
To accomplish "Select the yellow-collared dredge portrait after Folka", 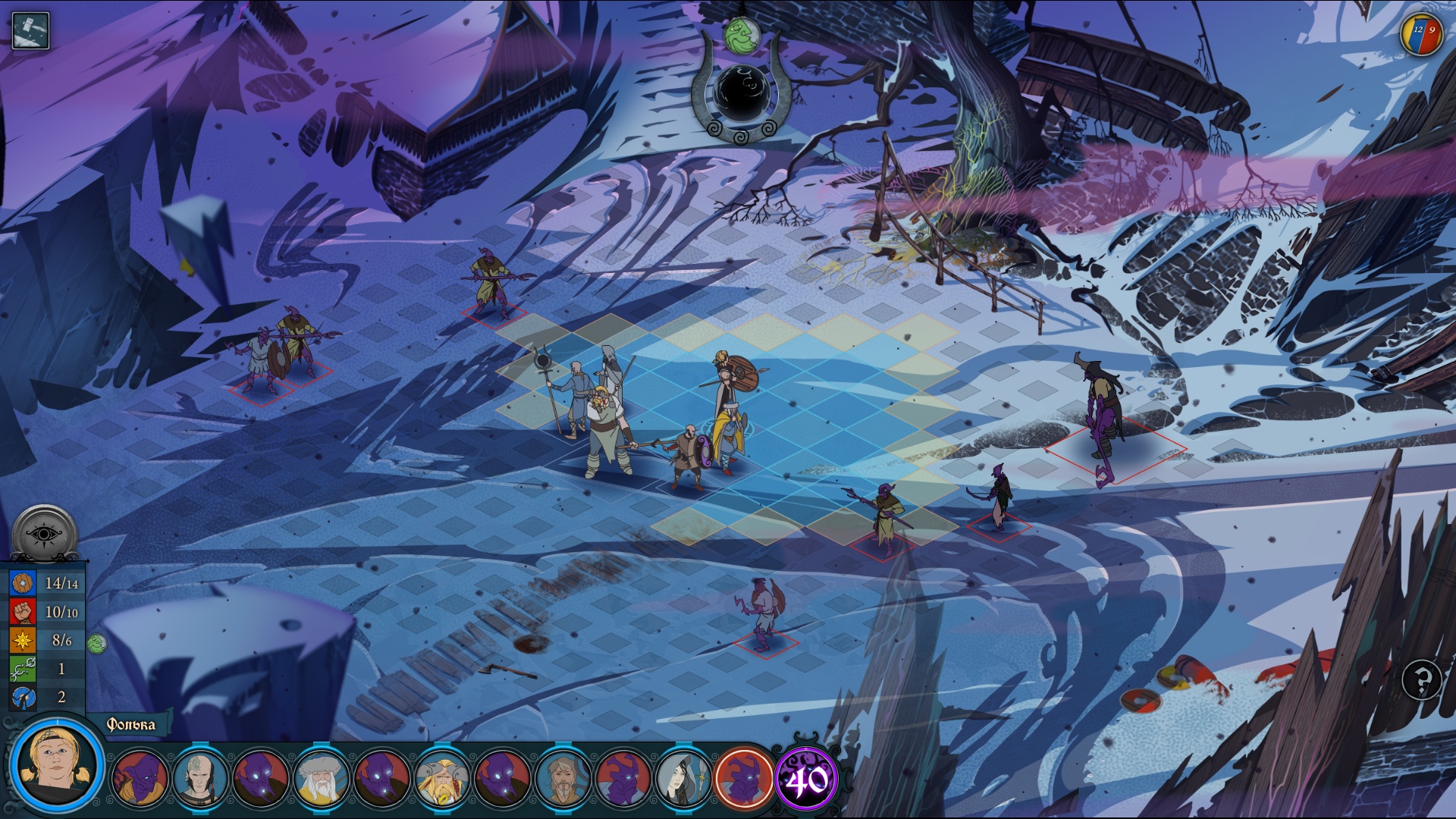I will [140, 779].
